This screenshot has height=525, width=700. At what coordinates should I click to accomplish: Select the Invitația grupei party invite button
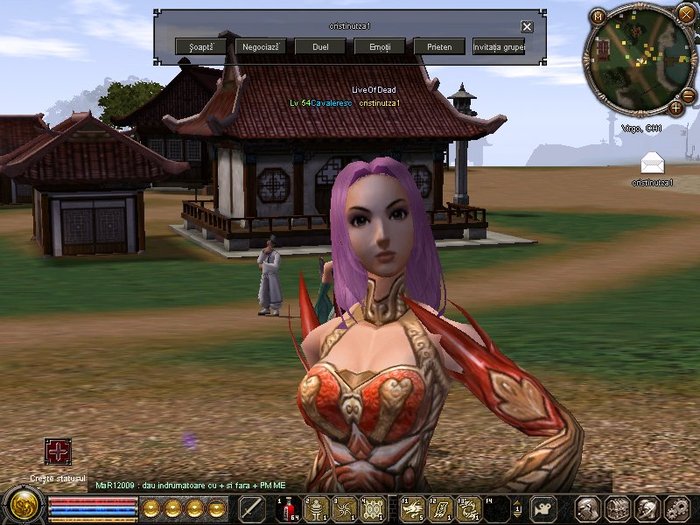[x=499, y=47]
